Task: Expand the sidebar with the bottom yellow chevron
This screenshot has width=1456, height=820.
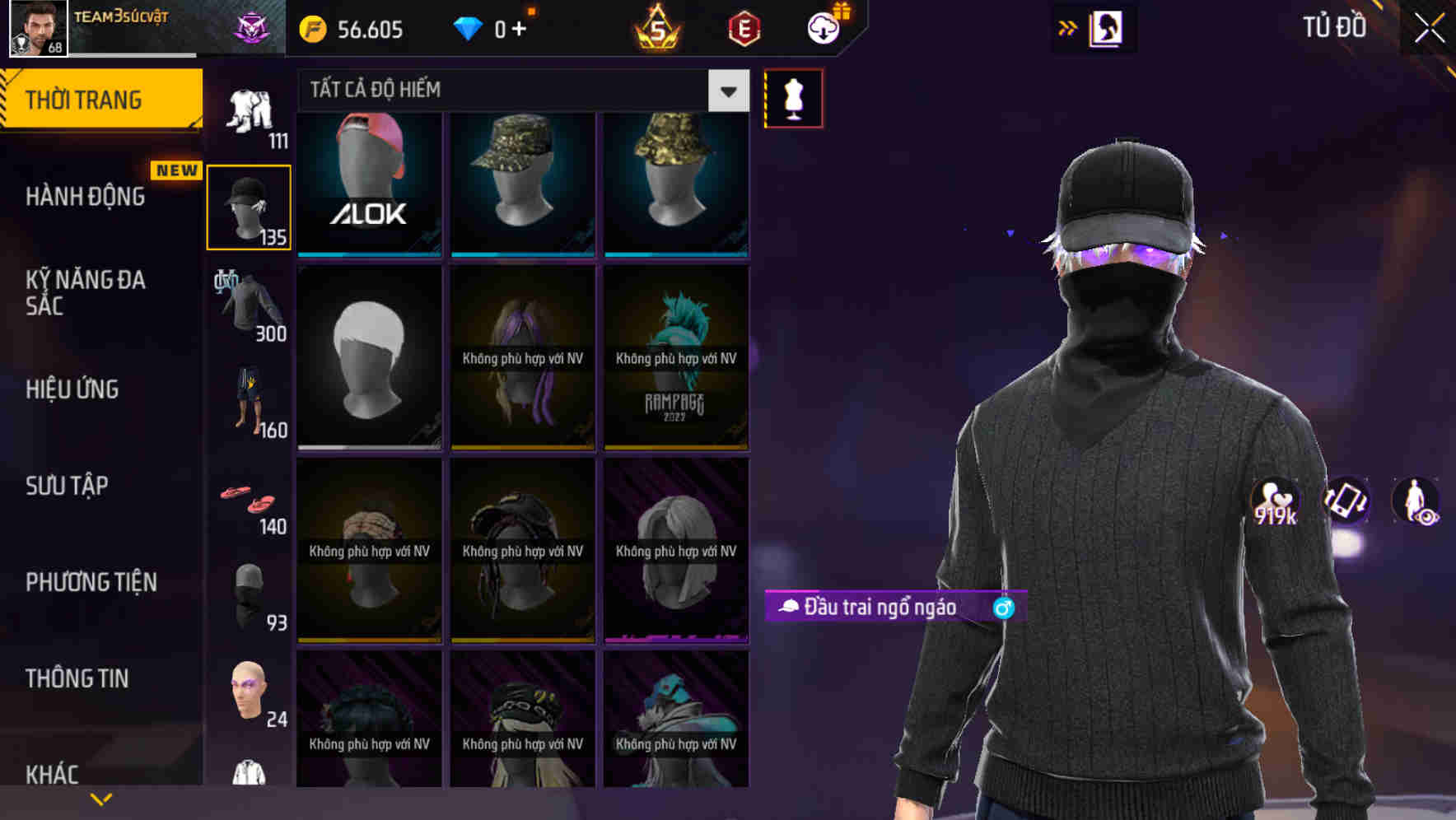Action: [x=101, y=798]
